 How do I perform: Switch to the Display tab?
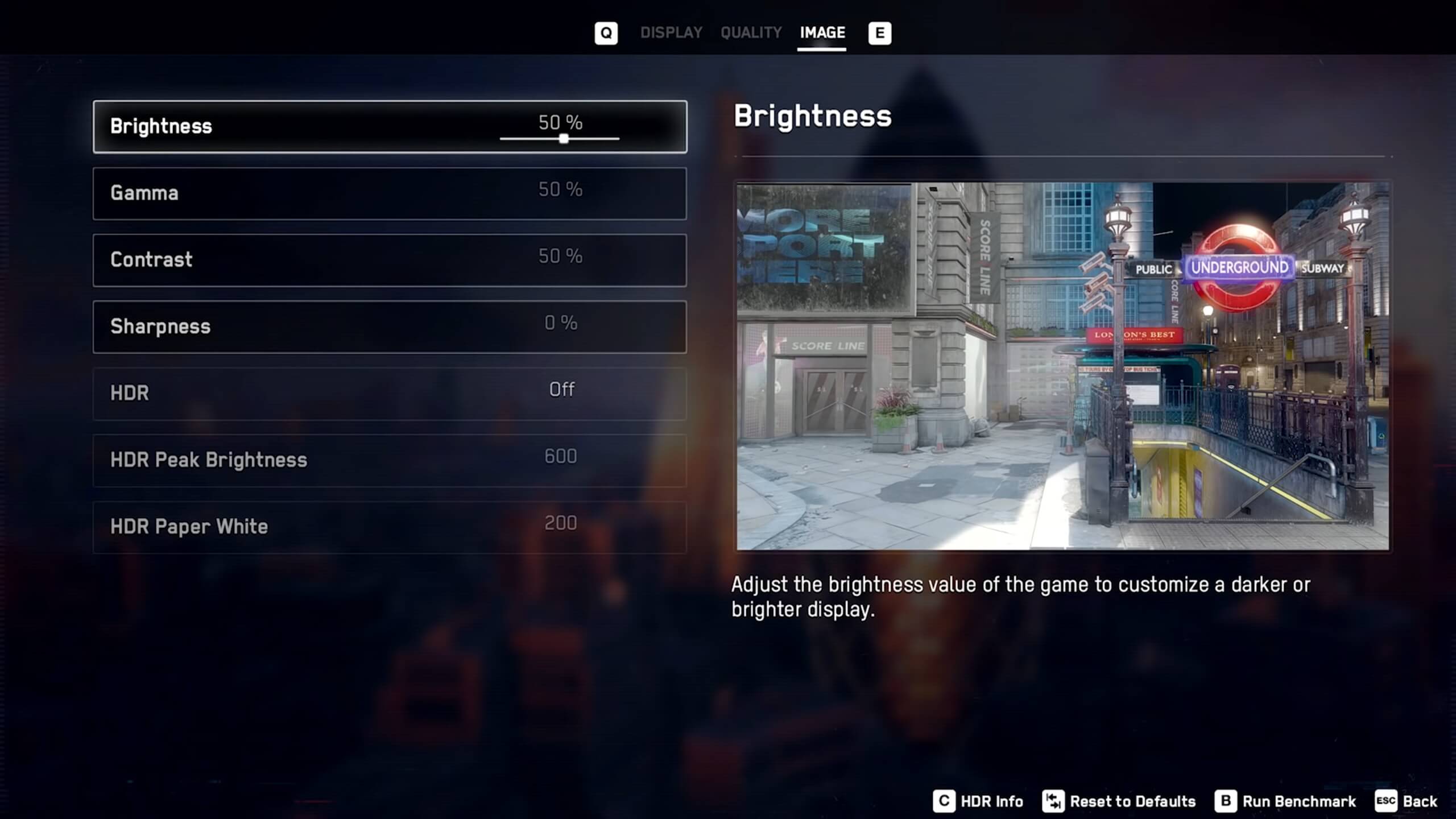[671, 33]
